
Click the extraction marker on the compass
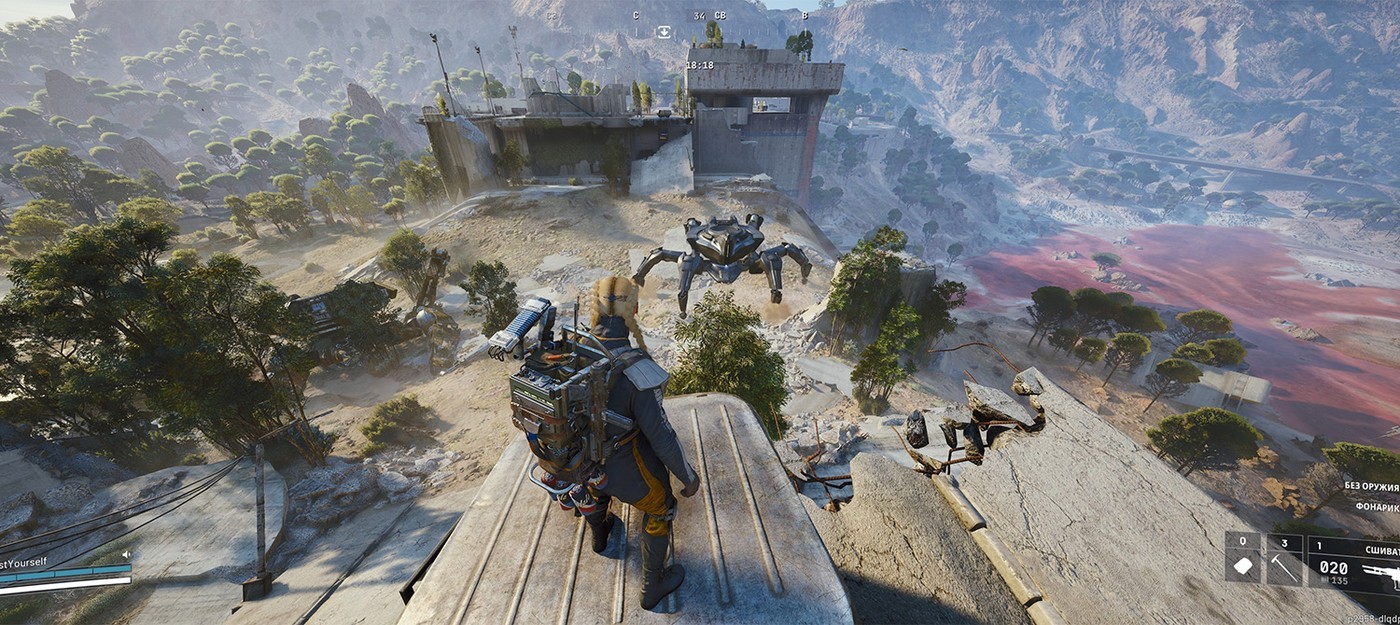(663, 32)
